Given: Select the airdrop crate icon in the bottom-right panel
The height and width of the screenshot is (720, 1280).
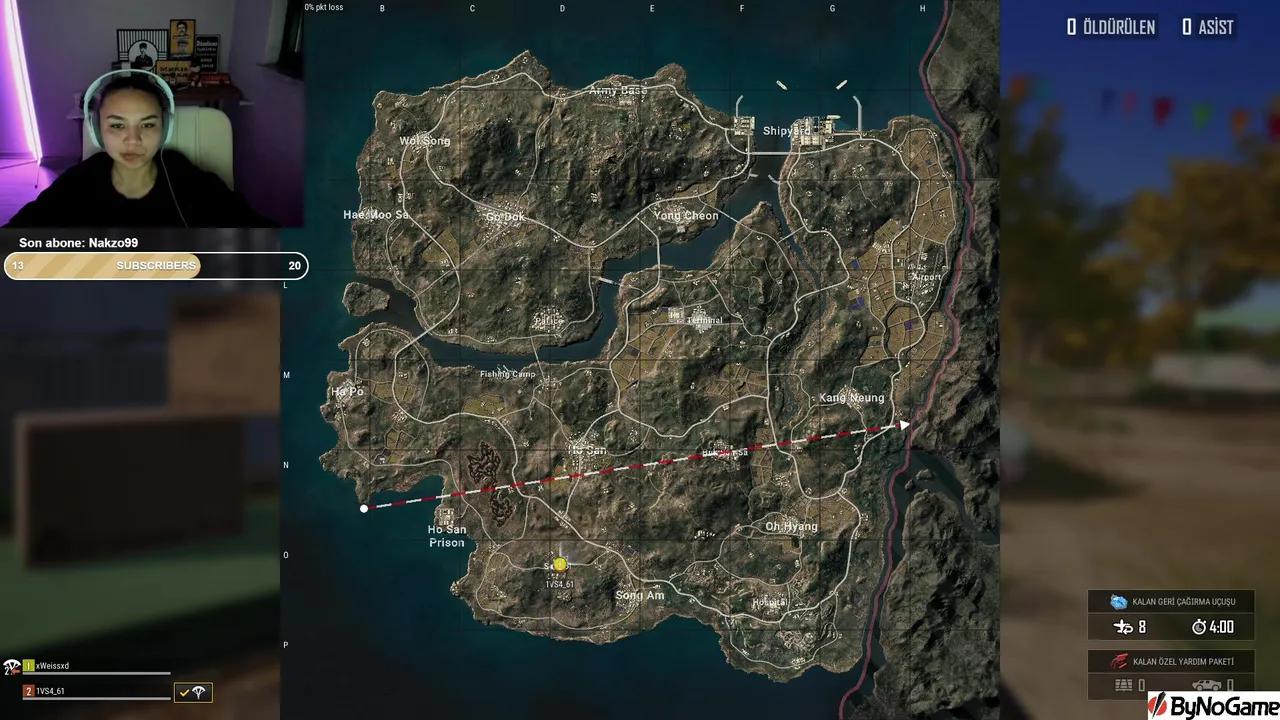Looking at the screenshot, I should [x=1123, y=684].
